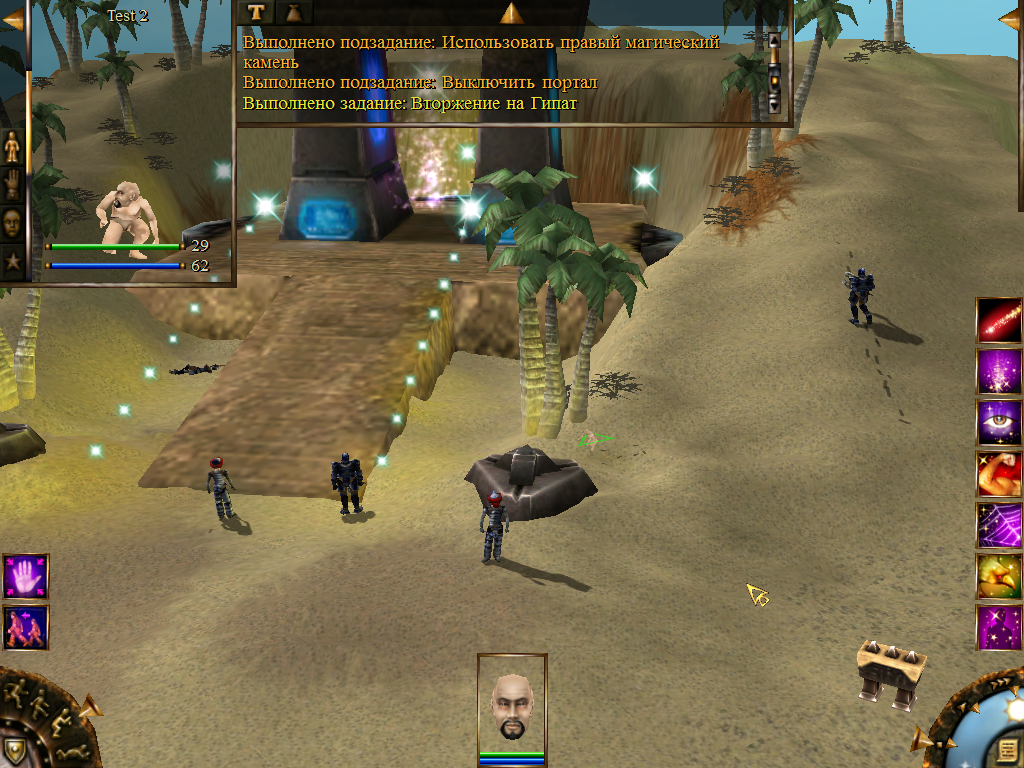Cast the flexed arm strength spell
The width and height of the screenshot is (1024, 768).
[999, 474]
